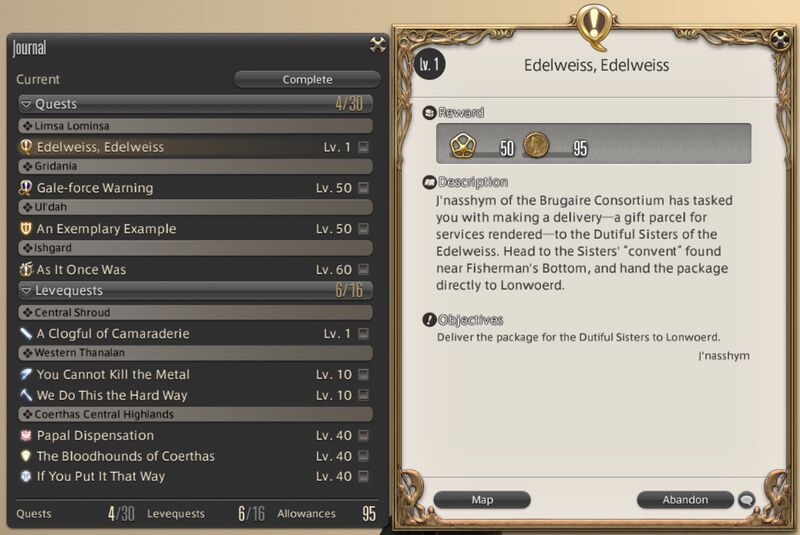800x535 pixels.
Task: Select We Do This the Hard Way
Action: pos(112,395)
